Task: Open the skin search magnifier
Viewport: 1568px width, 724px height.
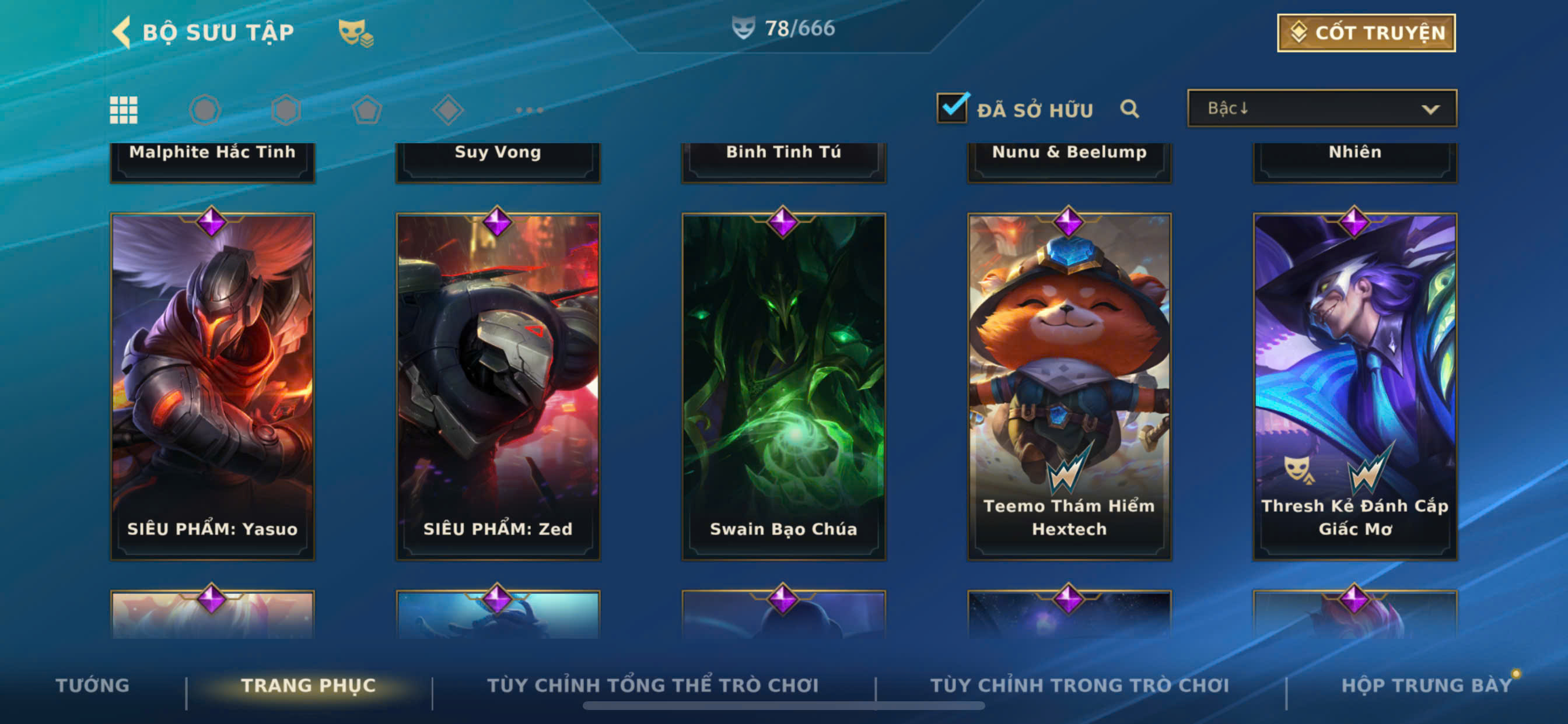Action: click(1129, 109)
